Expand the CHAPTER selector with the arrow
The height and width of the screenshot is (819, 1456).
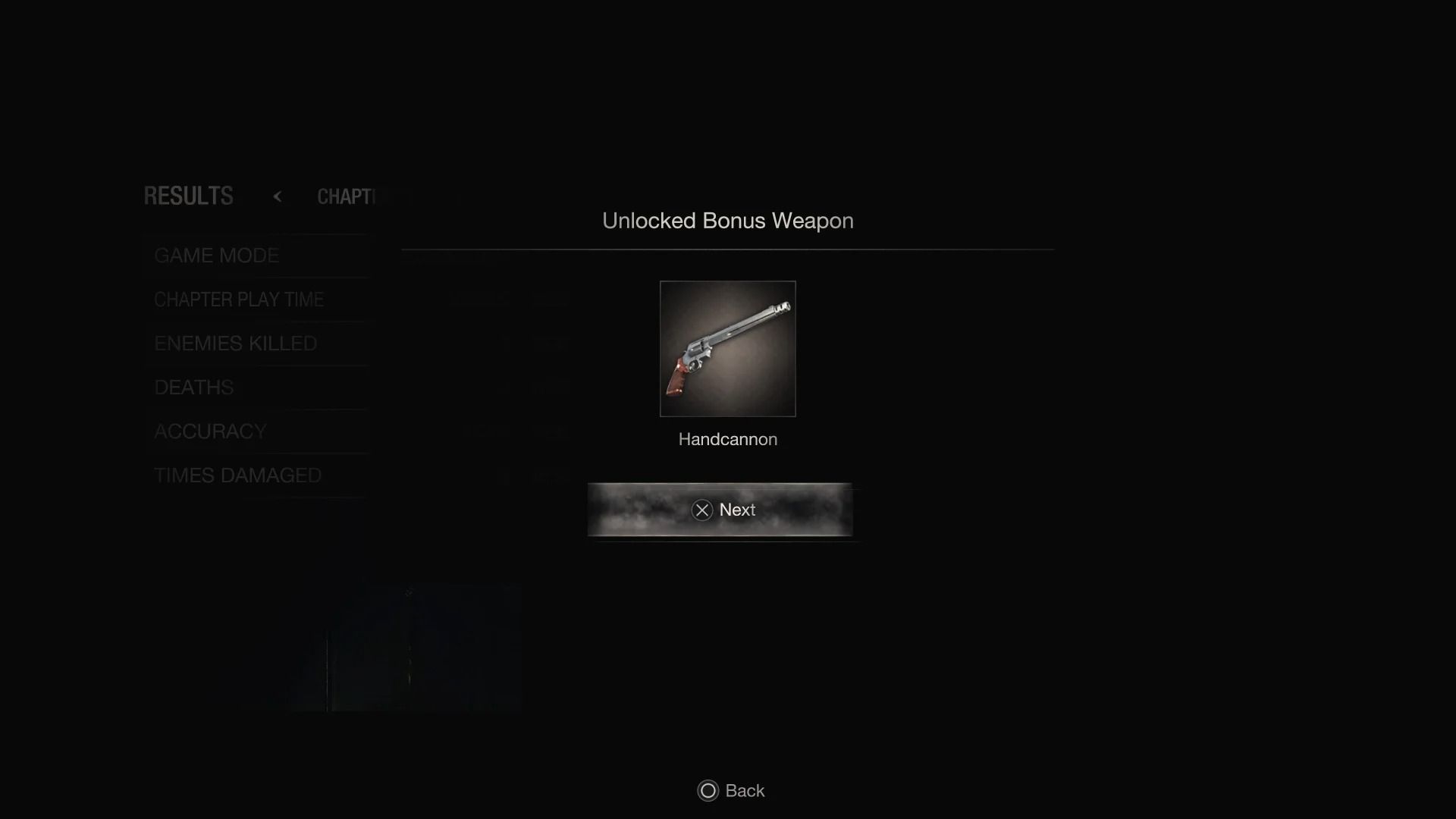[x=278, y=196]
